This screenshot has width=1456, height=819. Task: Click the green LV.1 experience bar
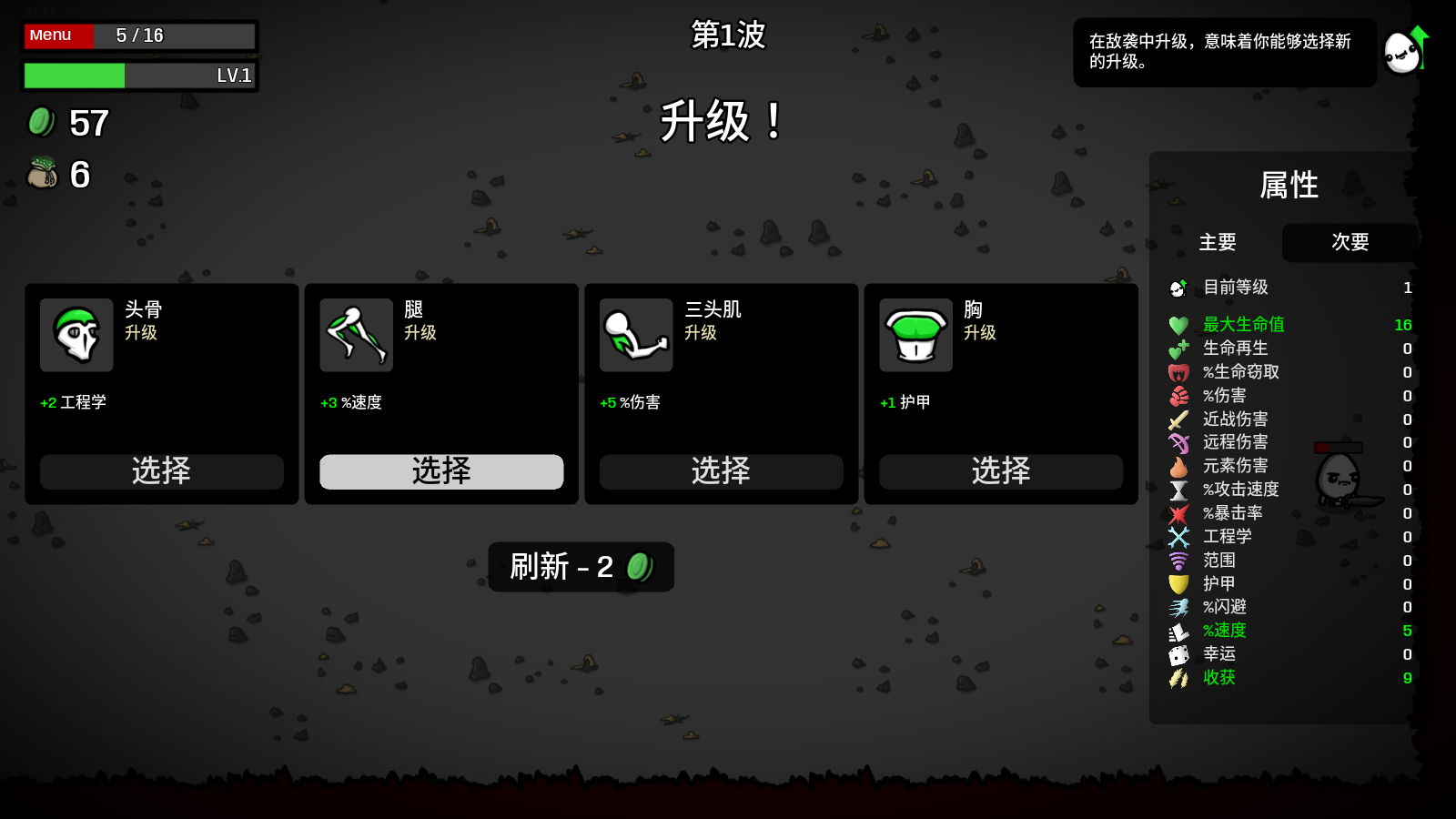coord(76,76)
